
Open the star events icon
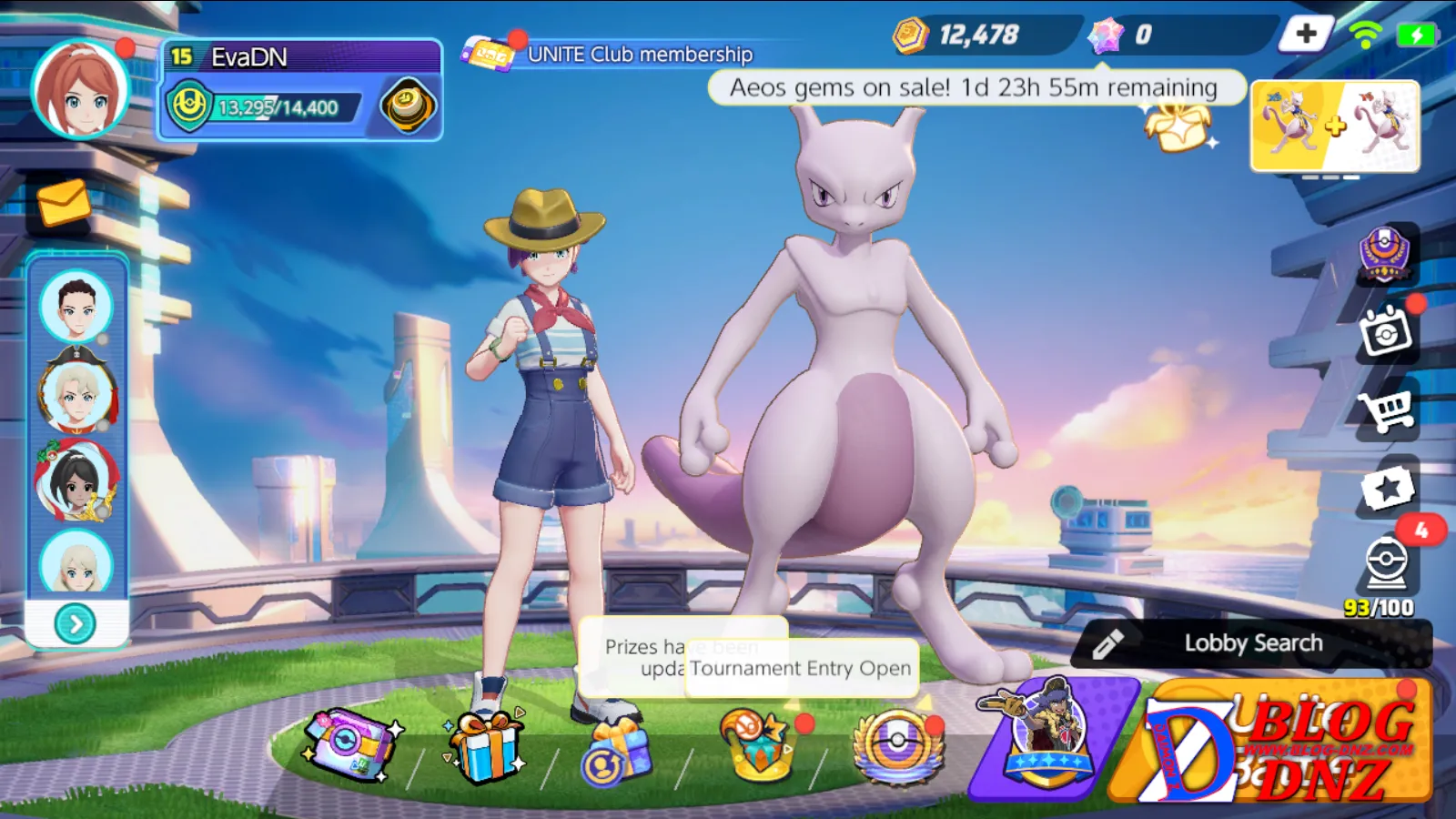tap(1387, 489)
